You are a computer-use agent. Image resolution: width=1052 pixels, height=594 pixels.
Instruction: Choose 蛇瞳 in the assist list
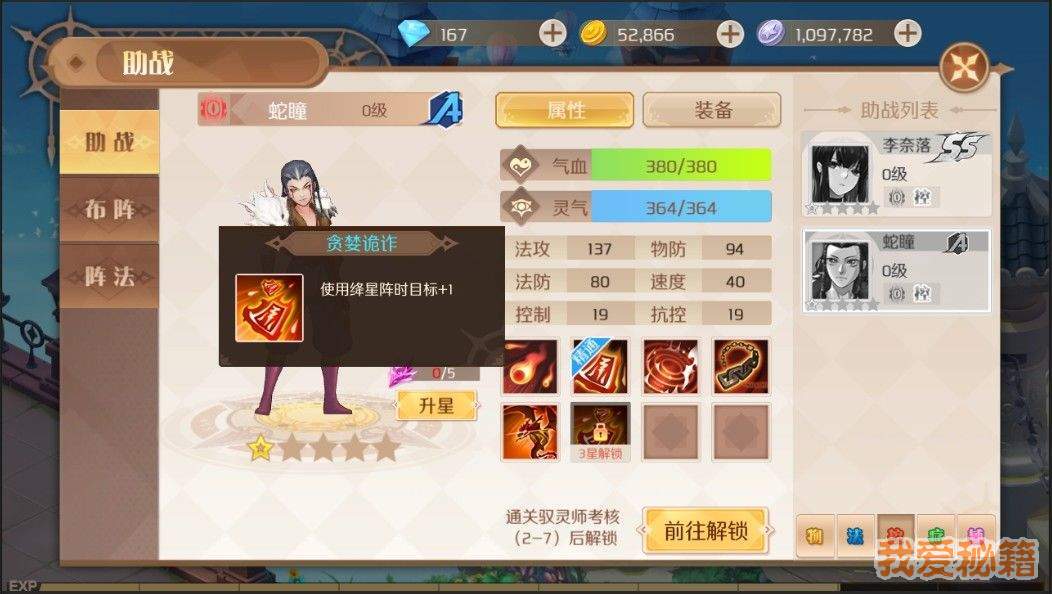click(x=897, y=270)
